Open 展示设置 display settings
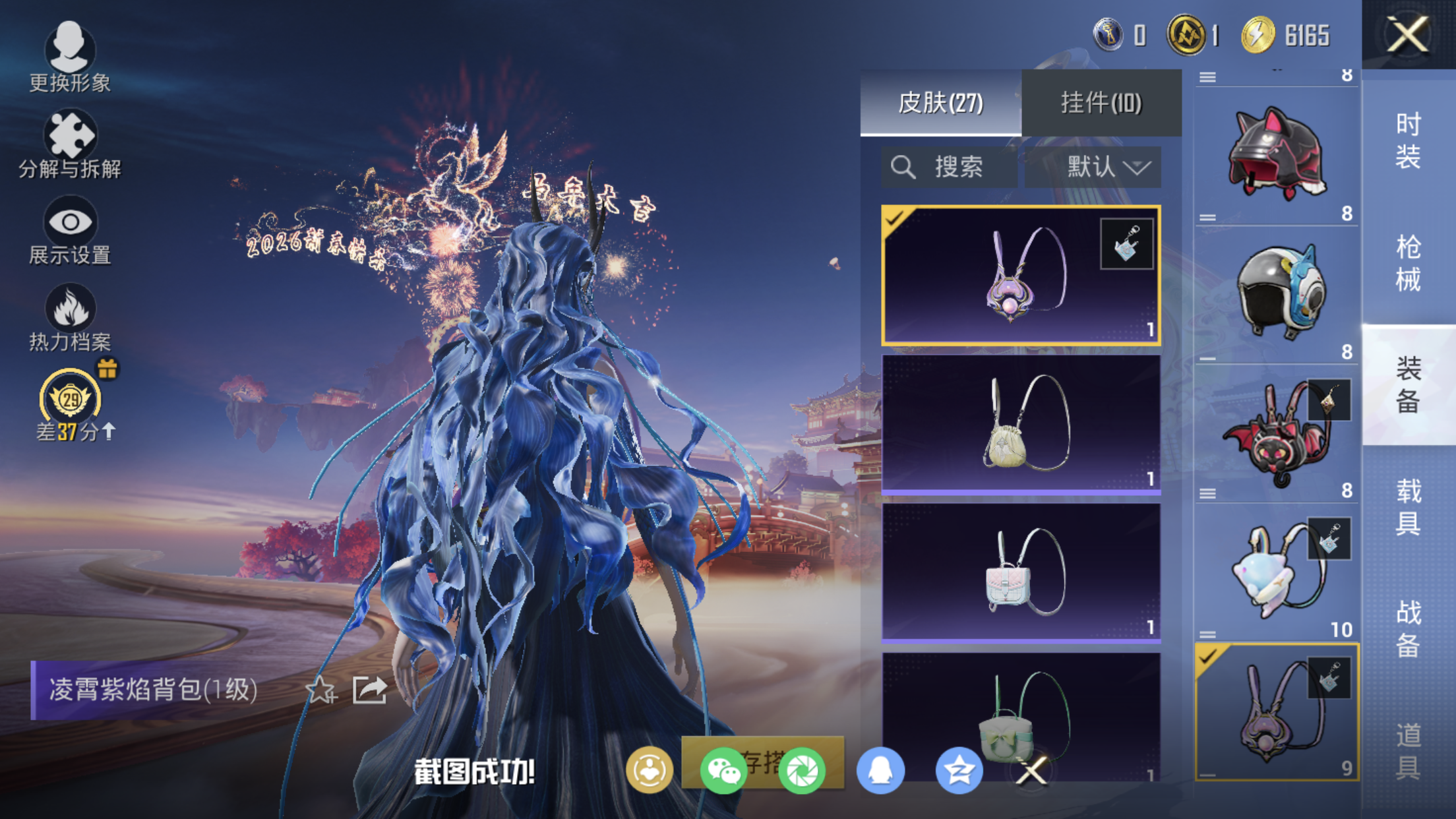 tap(70, 230)
